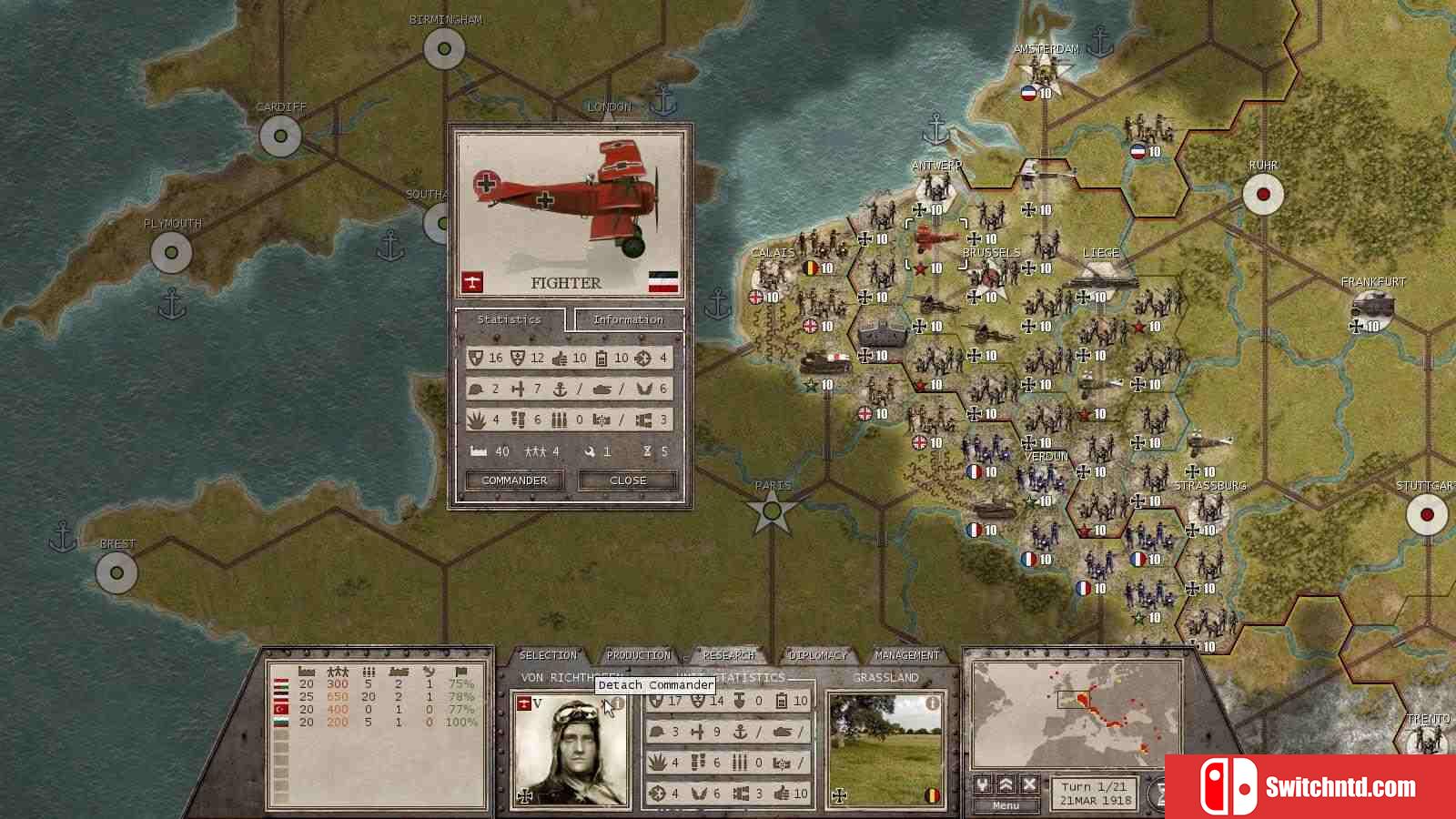Click the wrench icon under the minimap
Viewport: 1456px width, 819px height.
(x=983, y=784)
